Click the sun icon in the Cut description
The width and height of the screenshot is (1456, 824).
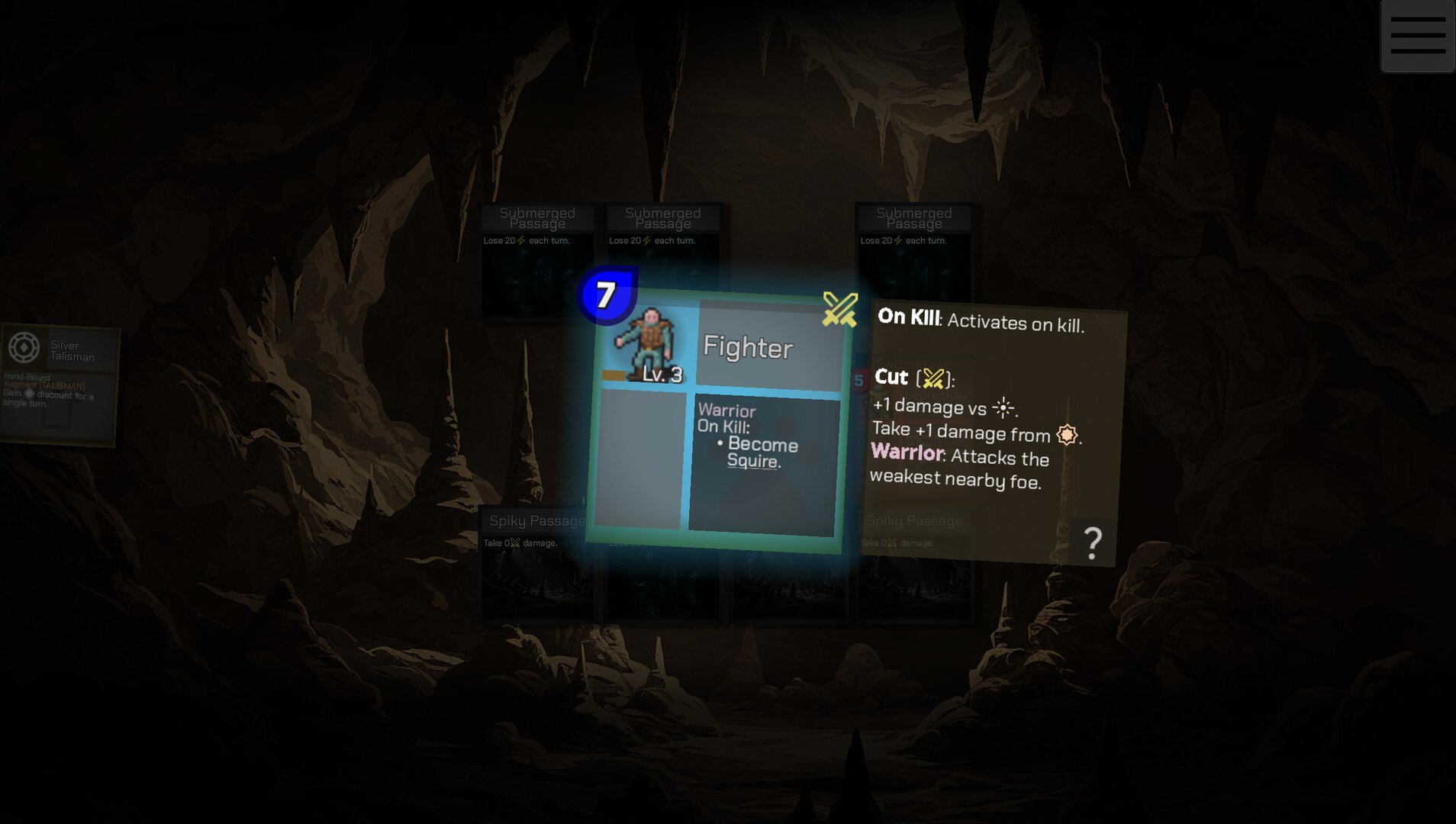click(x=1004, y=409)
